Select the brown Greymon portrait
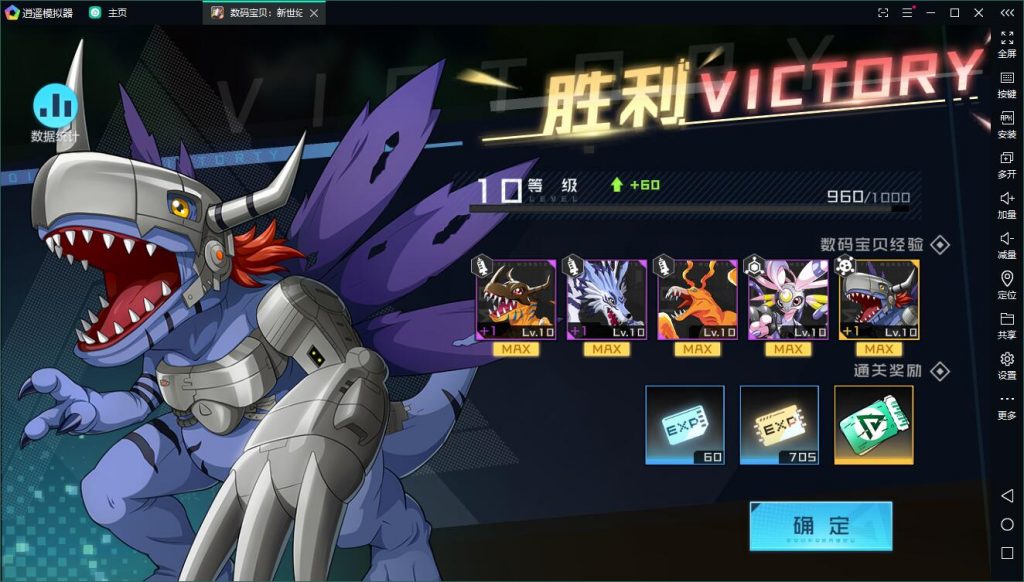Viewport: 1024px width, 582px height. click(x=515, y=300)
